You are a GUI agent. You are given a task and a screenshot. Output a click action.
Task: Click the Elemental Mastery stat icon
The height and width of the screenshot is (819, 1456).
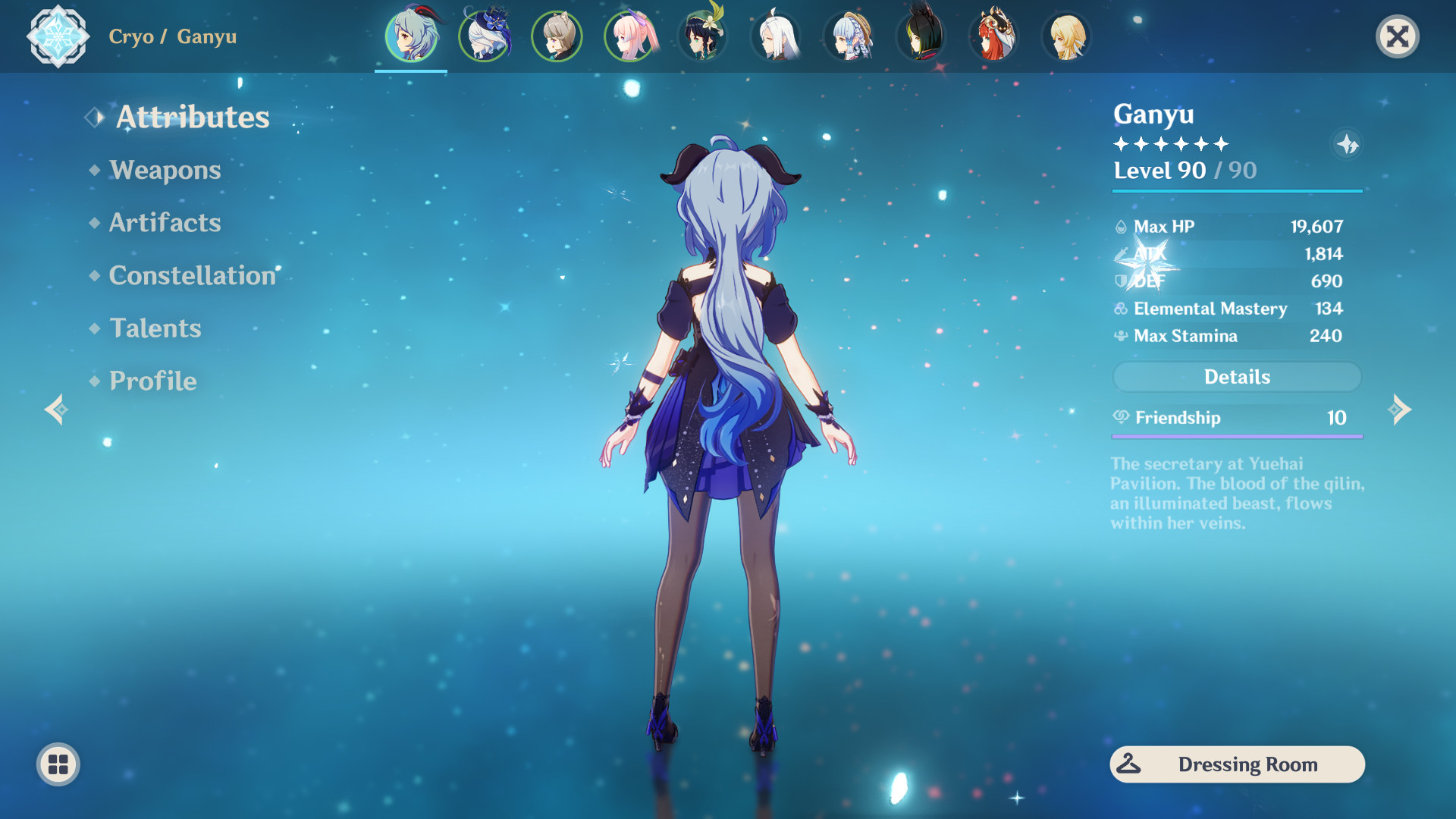(x=1121, y=309)
